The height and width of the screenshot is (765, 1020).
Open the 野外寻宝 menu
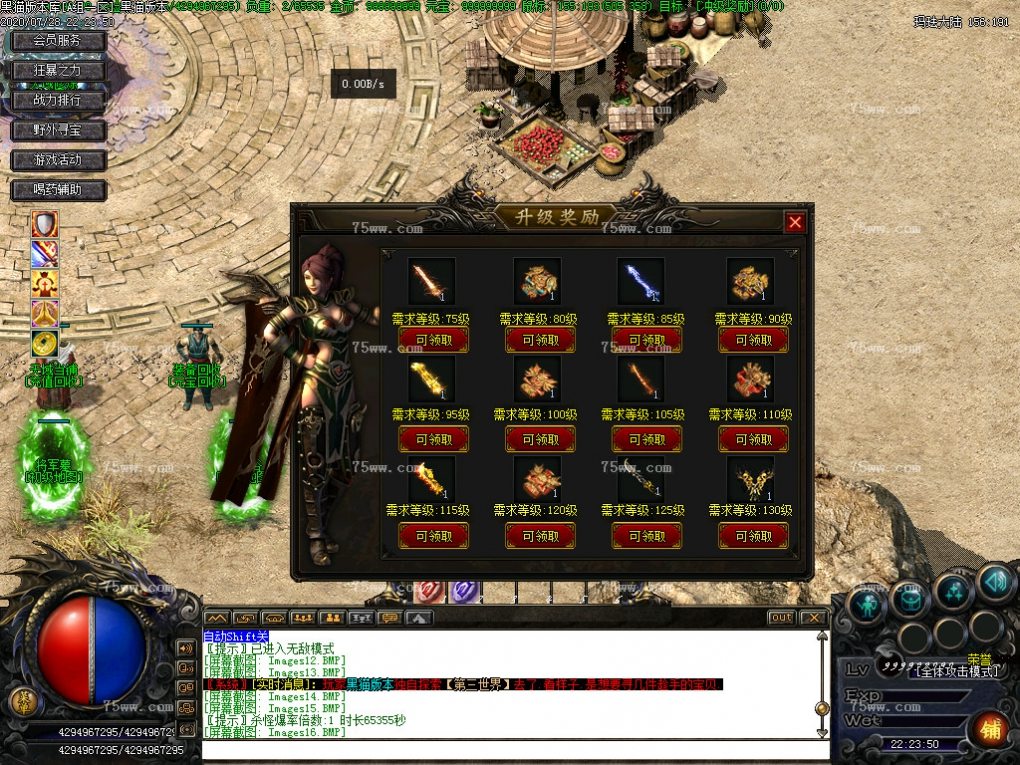coord(59,130)
